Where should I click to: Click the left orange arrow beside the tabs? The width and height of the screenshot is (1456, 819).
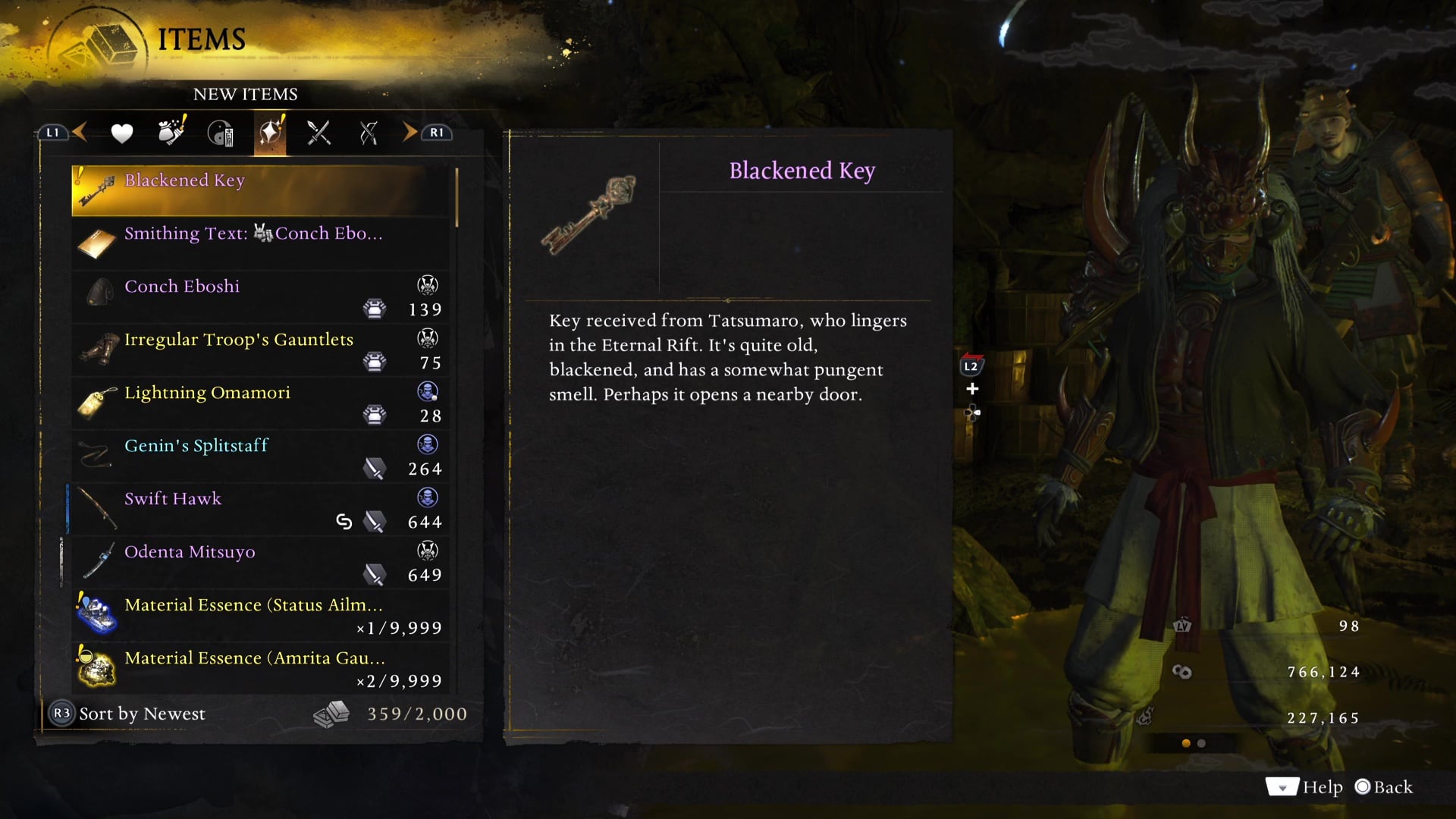pos(80,133)
